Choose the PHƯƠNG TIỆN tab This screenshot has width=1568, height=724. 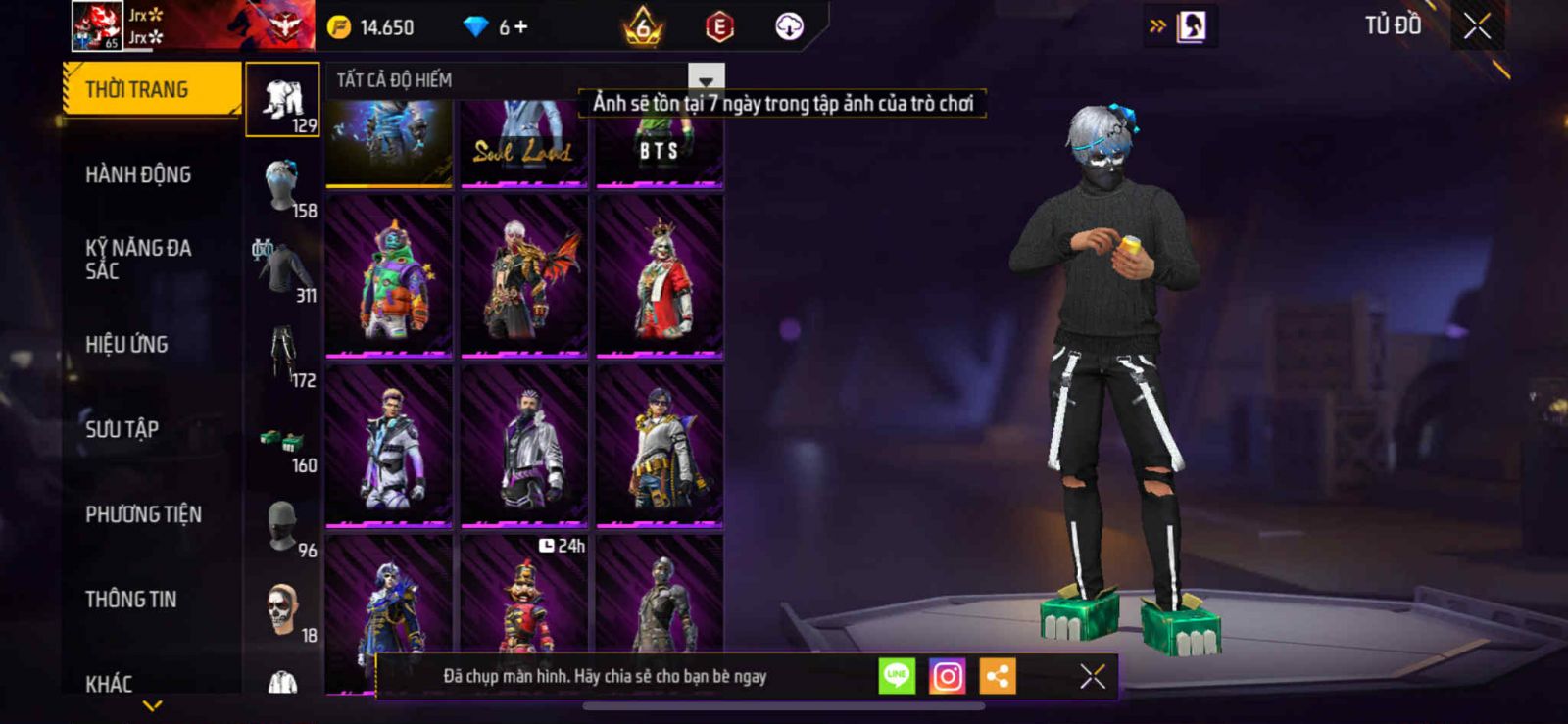(x=143, y=514)
